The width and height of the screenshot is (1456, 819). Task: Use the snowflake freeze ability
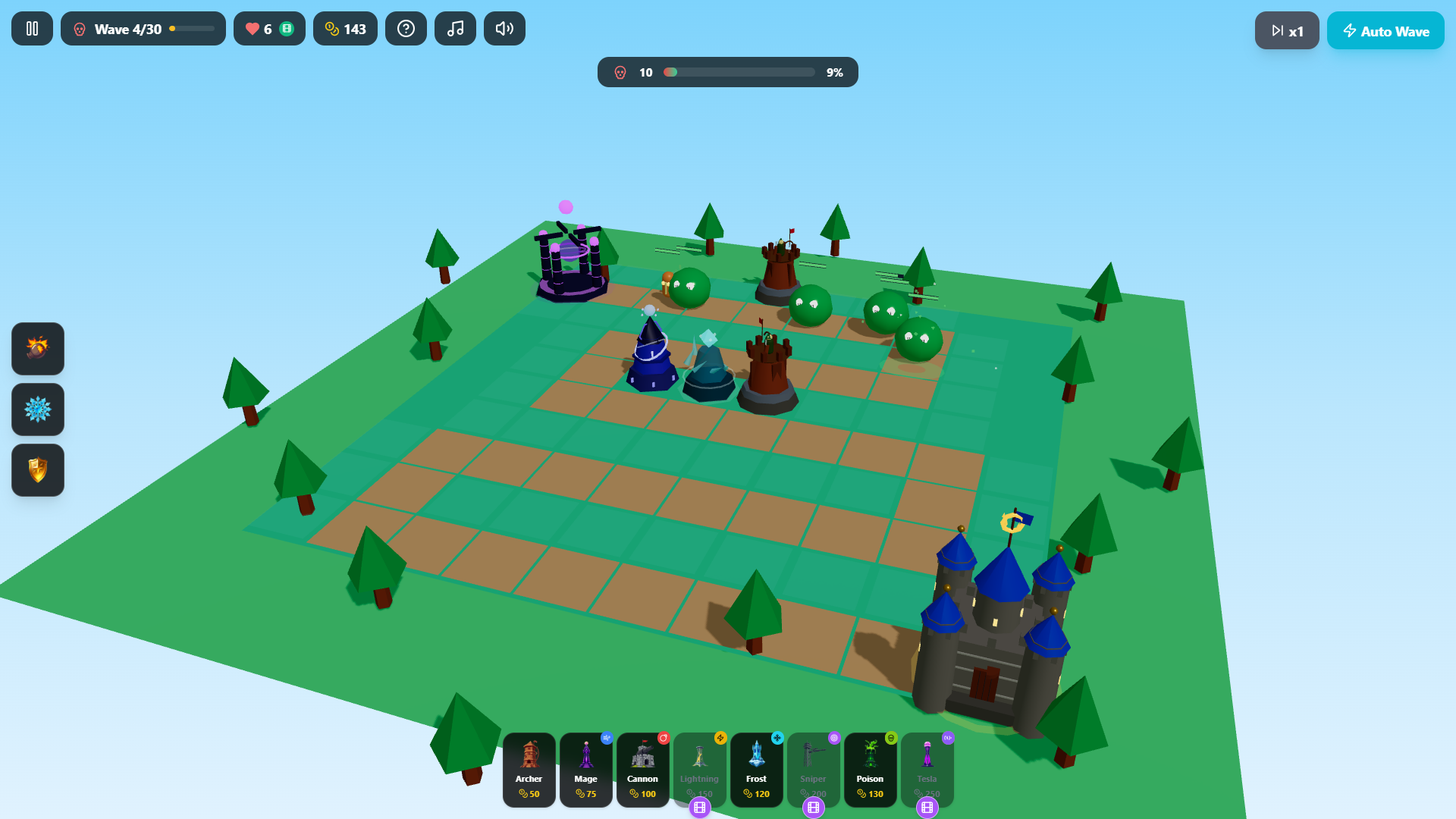37,409
